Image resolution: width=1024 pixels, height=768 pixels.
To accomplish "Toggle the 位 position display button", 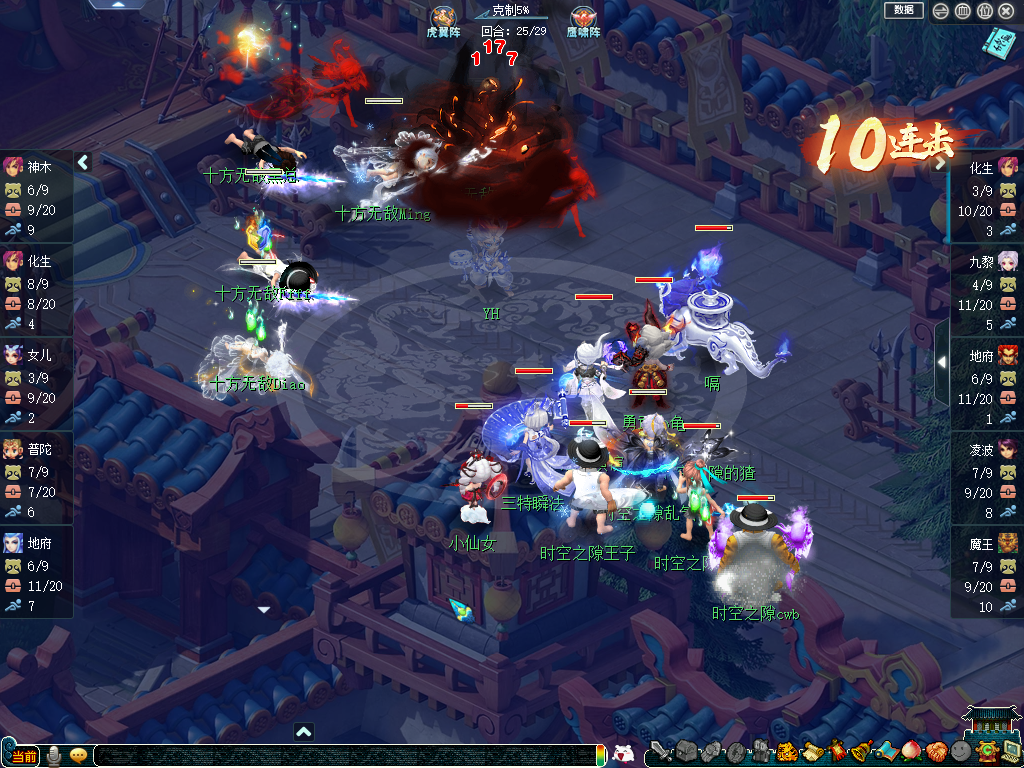I will point(984,11).
